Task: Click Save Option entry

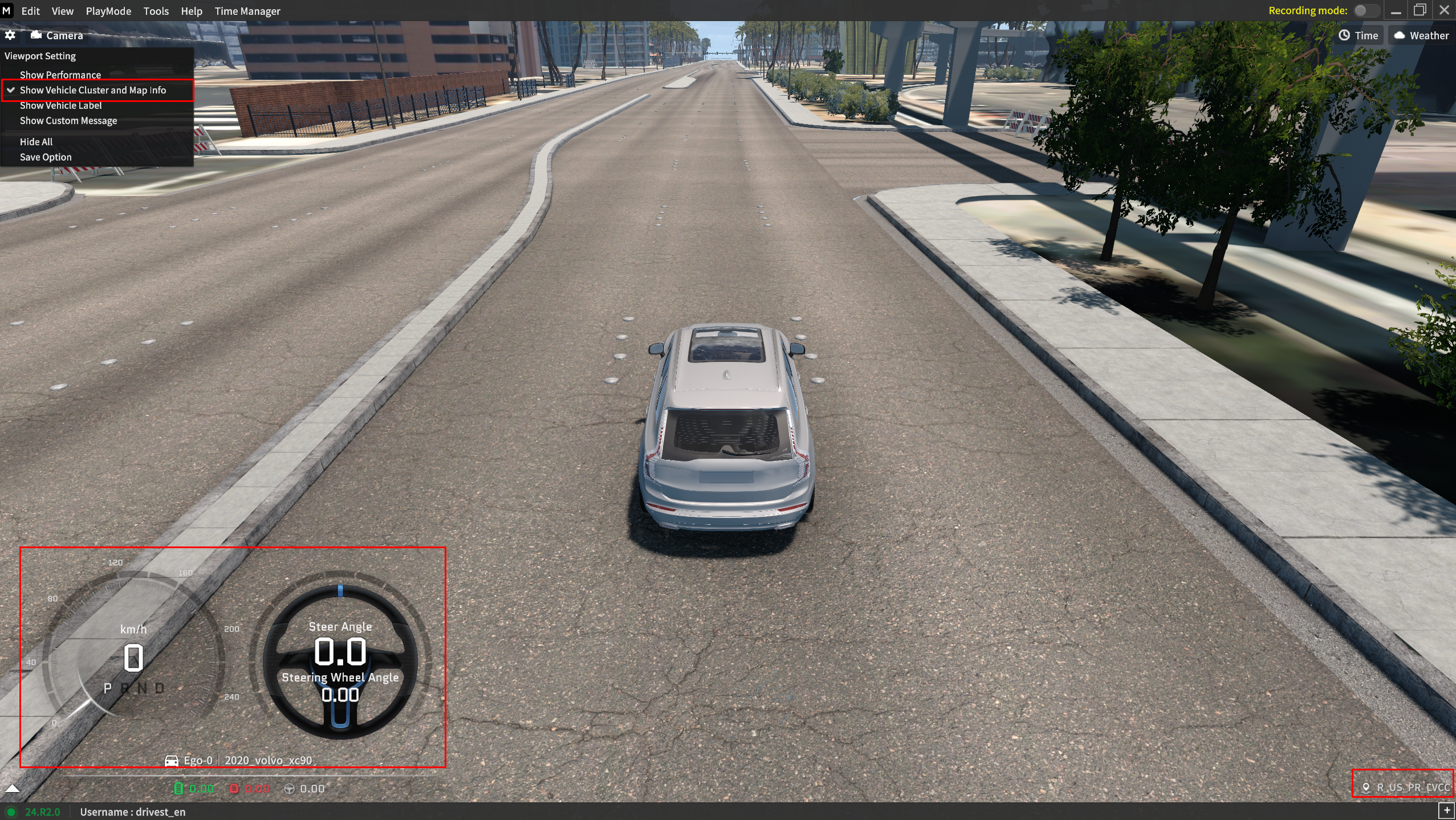Action: tap(46, 157)
